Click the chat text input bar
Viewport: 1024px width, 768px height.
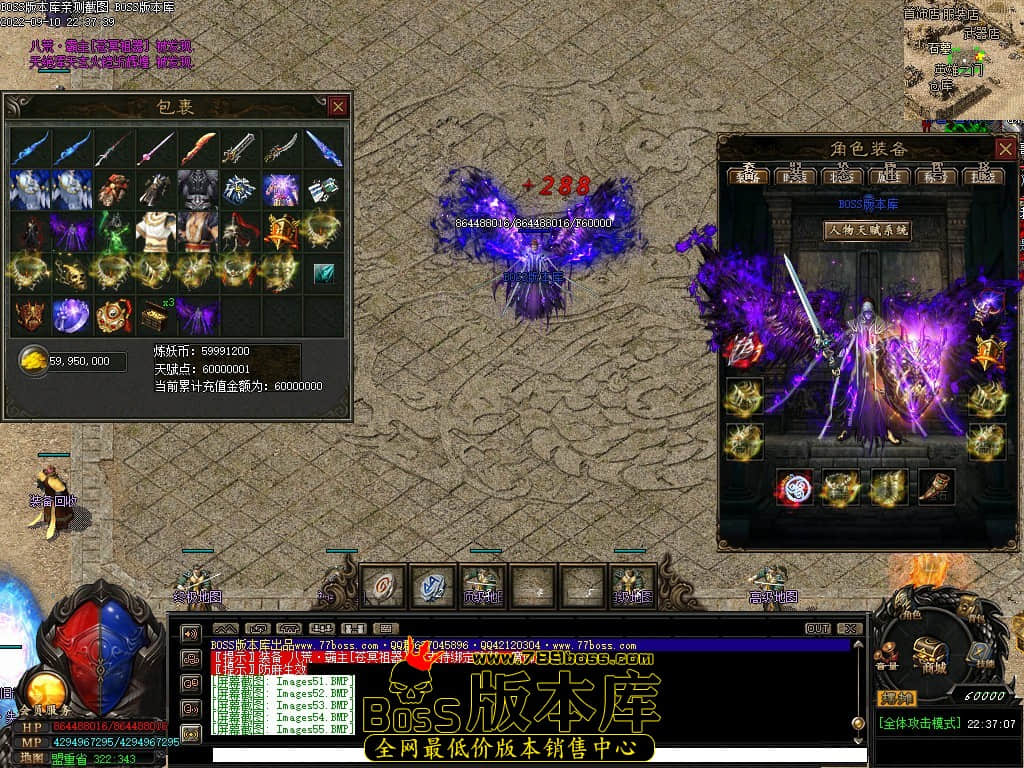(x=530, y=754)
